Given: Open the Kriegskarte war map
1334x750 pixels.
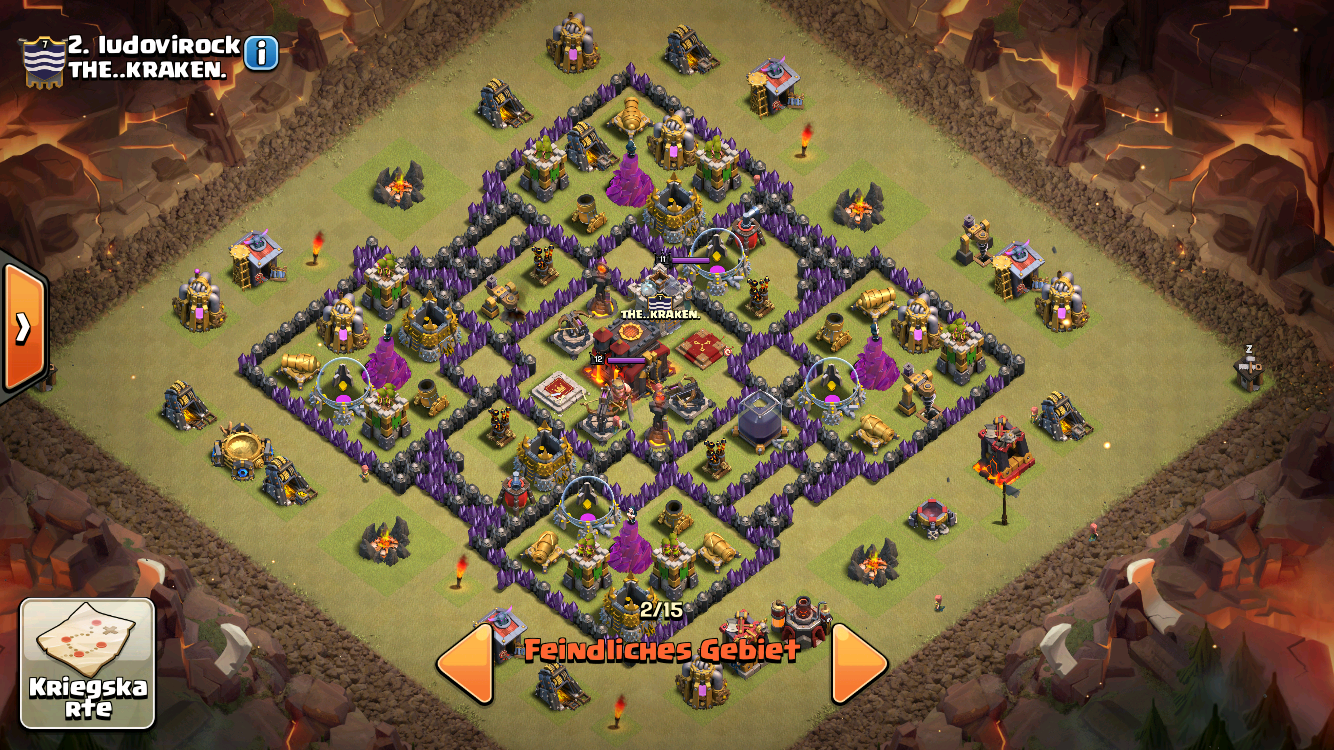Looking at the screenshot, I should [88, 663].
